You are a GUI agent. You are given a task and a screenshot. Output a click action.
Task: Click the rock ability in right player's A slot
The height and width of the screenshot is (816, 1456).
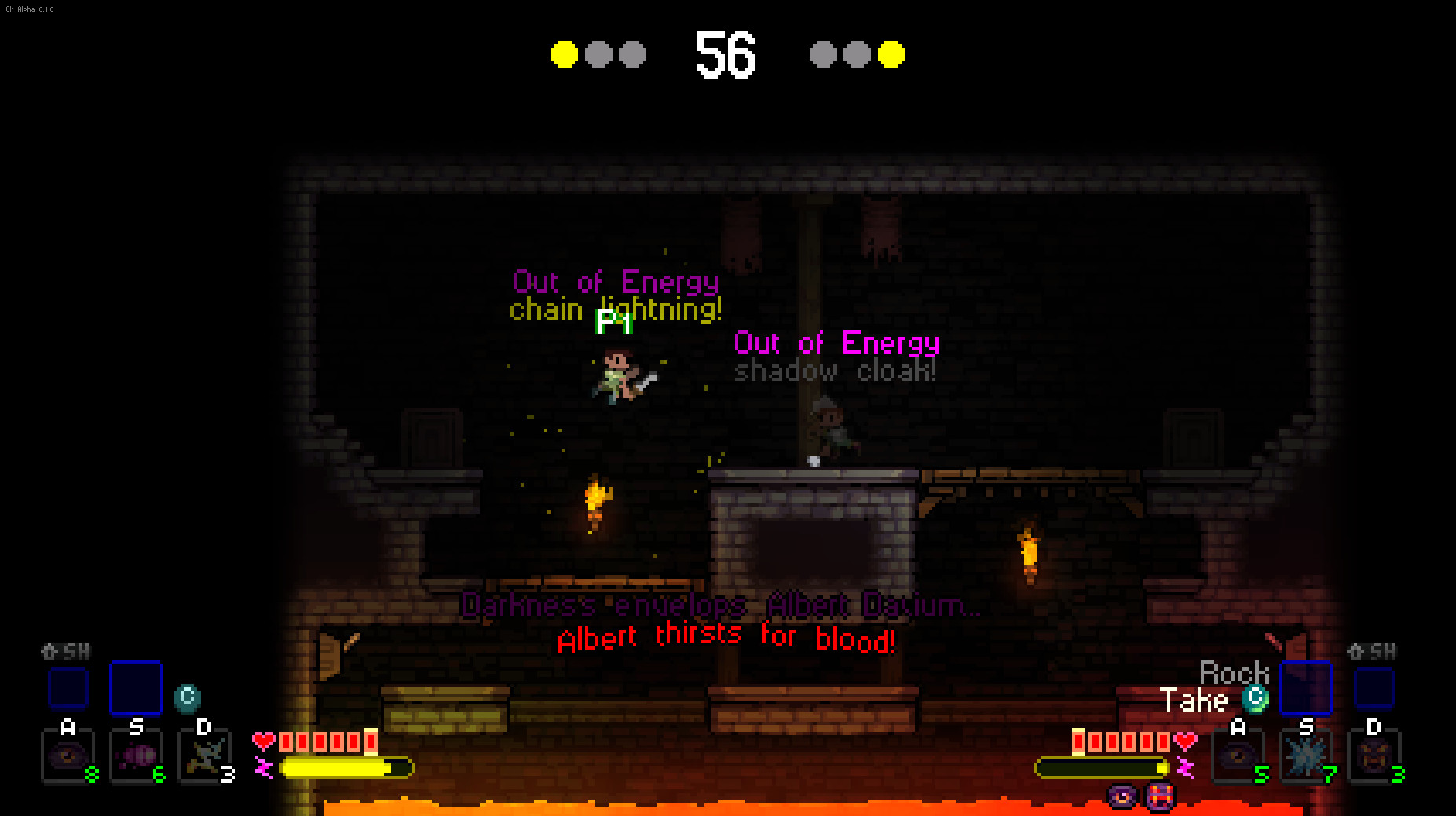pos(1239,756)
